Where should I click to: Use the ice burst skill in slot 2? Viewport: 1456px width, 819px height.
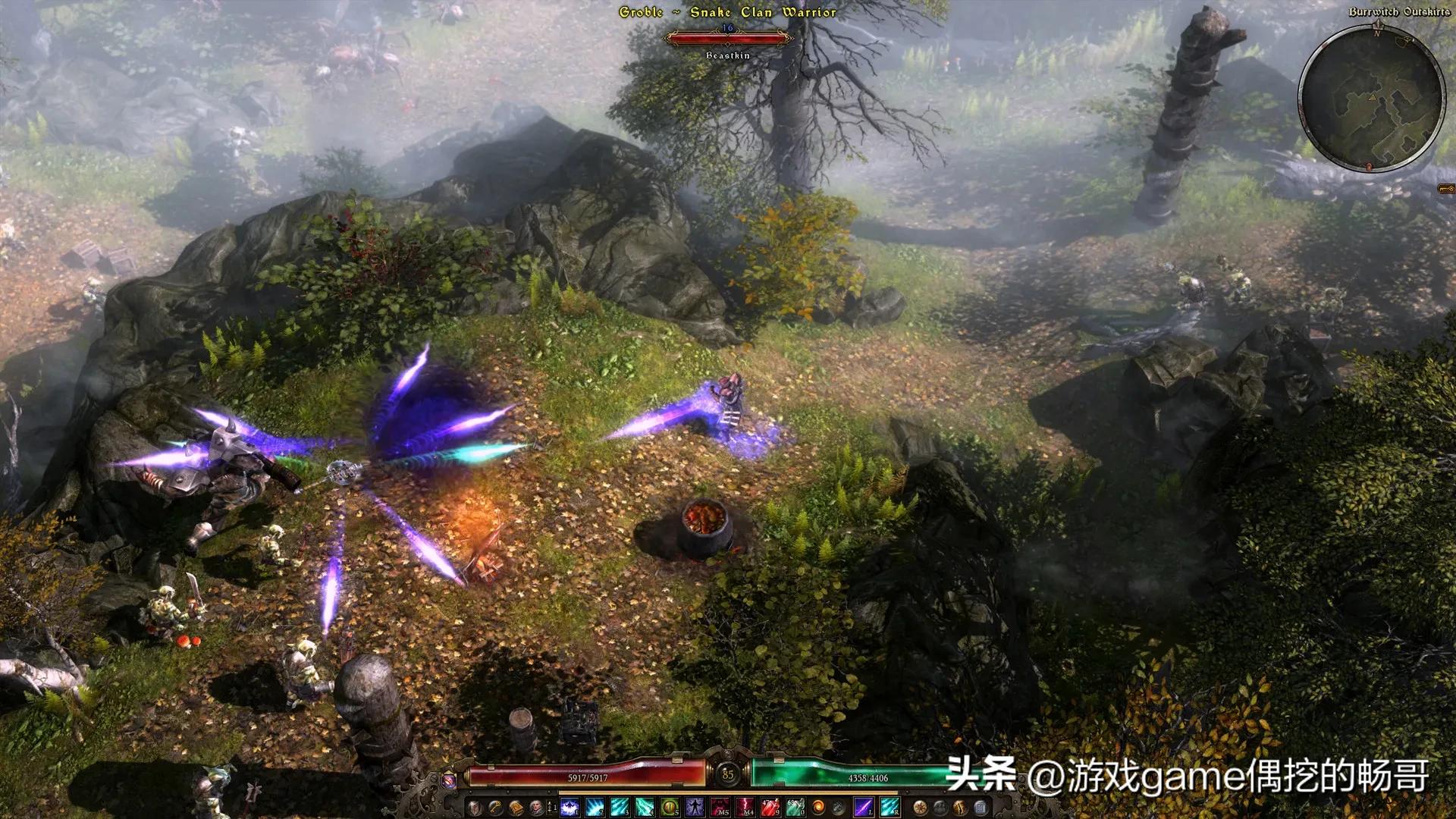pyautogui.click(x=595, y=808)
